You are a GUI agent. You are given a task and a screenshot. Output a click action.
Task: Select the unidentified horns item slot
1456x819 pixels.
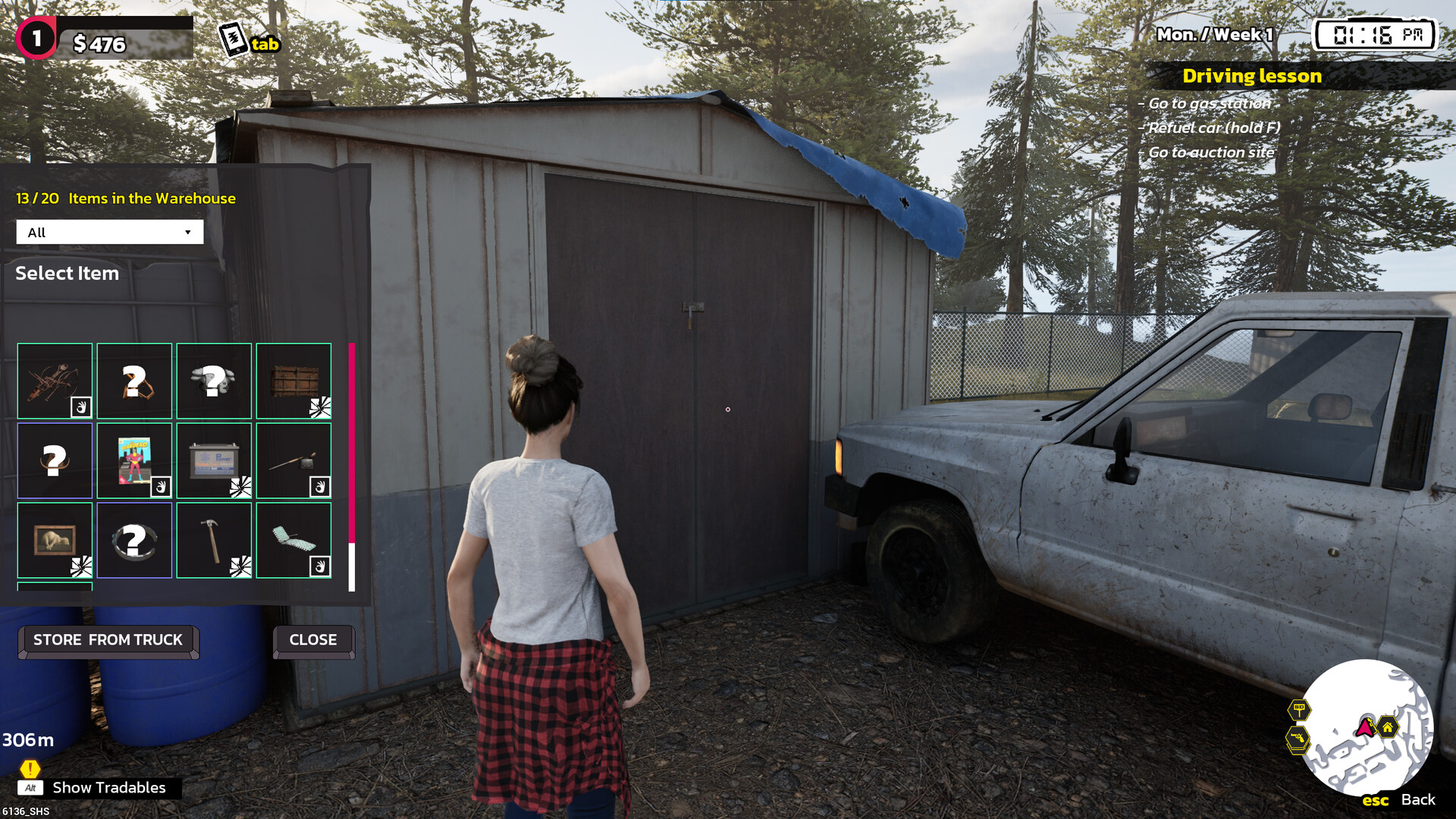click(x=55, y=460)
